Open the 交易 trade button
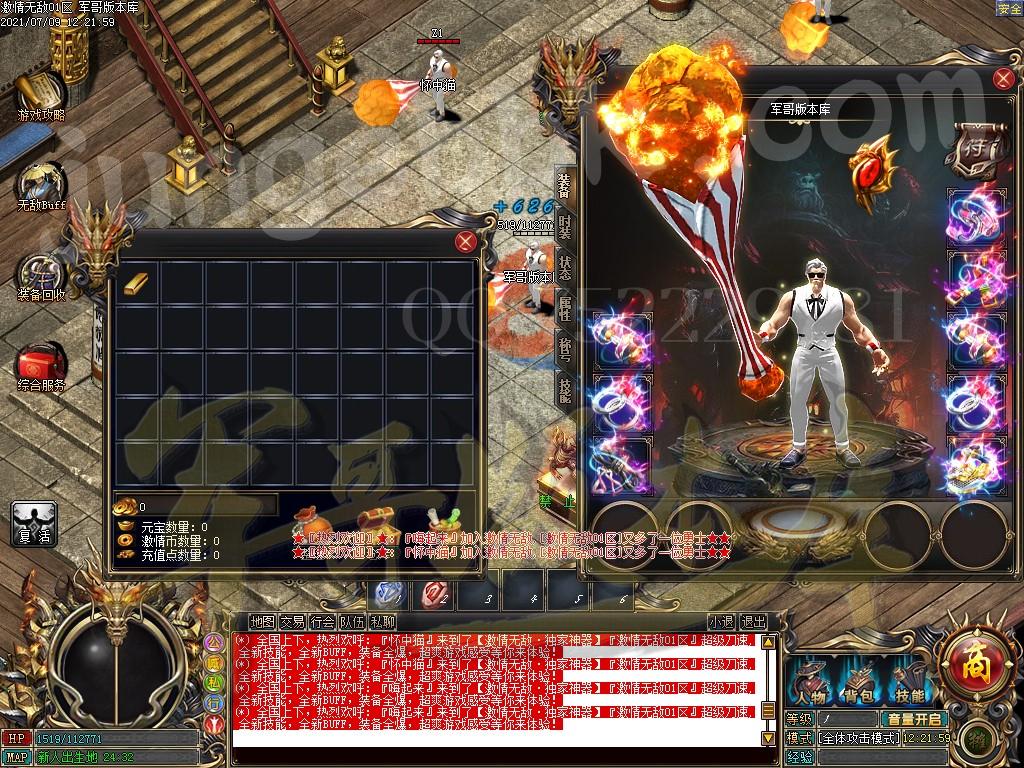The height and width of the screenshot is (768, 1024). (292, 621)
